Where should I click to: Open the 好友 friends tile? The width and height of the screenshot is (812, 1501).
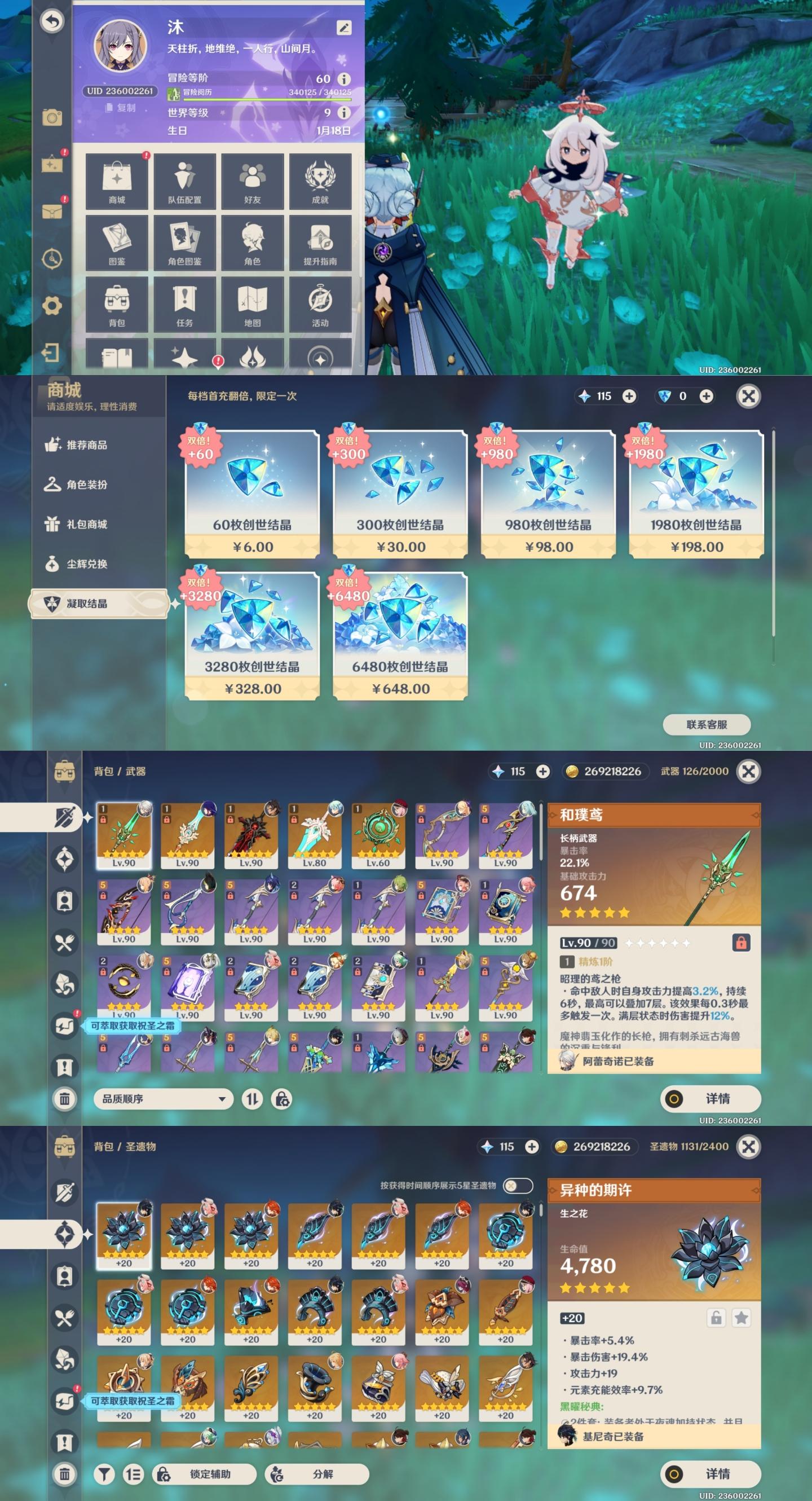[x=252, y=181]
